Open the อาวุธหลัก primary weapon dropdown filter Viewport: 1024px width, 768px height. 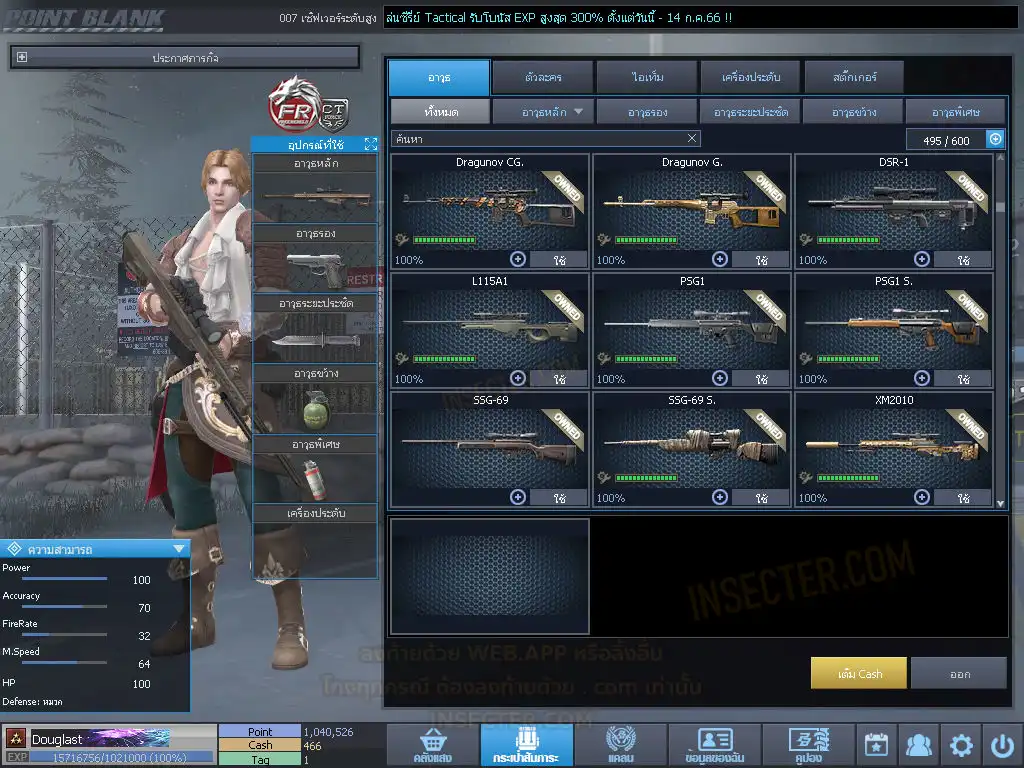[x=543, y=112]
